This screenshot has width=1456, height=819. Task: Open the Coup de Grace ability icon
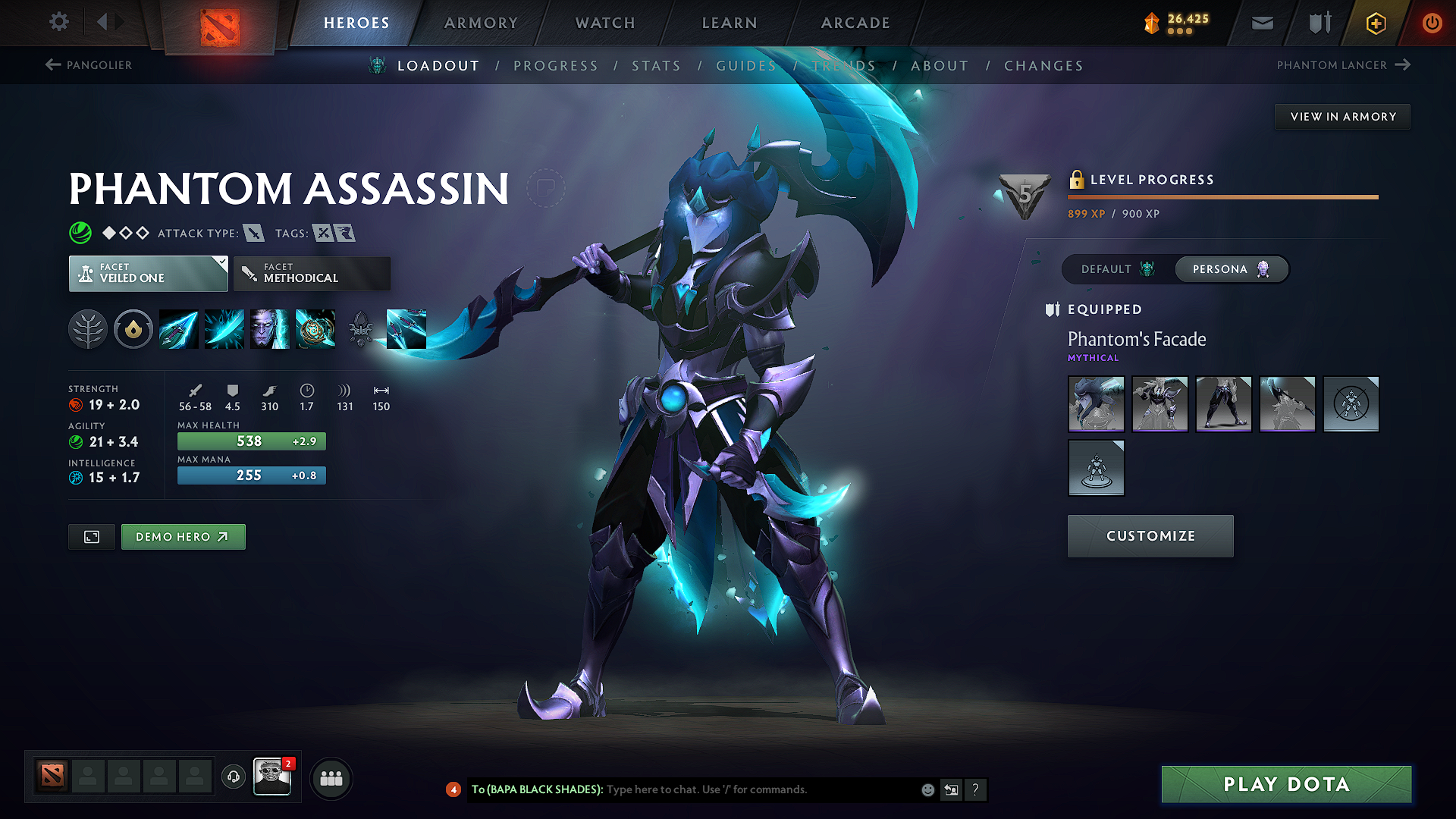click(316, 329)
